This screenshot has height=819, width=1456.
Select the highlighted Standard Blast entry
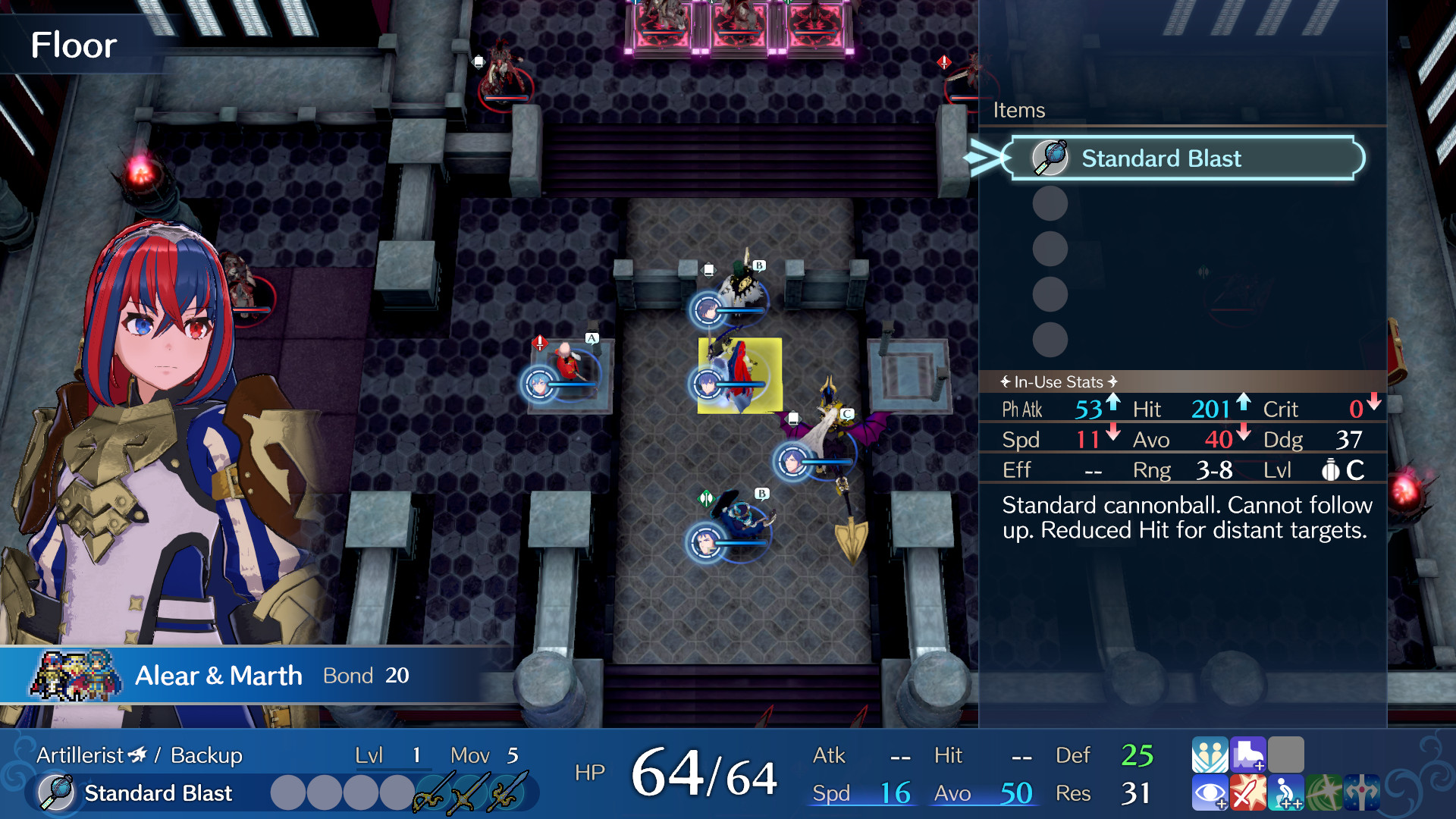(1181, 158)
